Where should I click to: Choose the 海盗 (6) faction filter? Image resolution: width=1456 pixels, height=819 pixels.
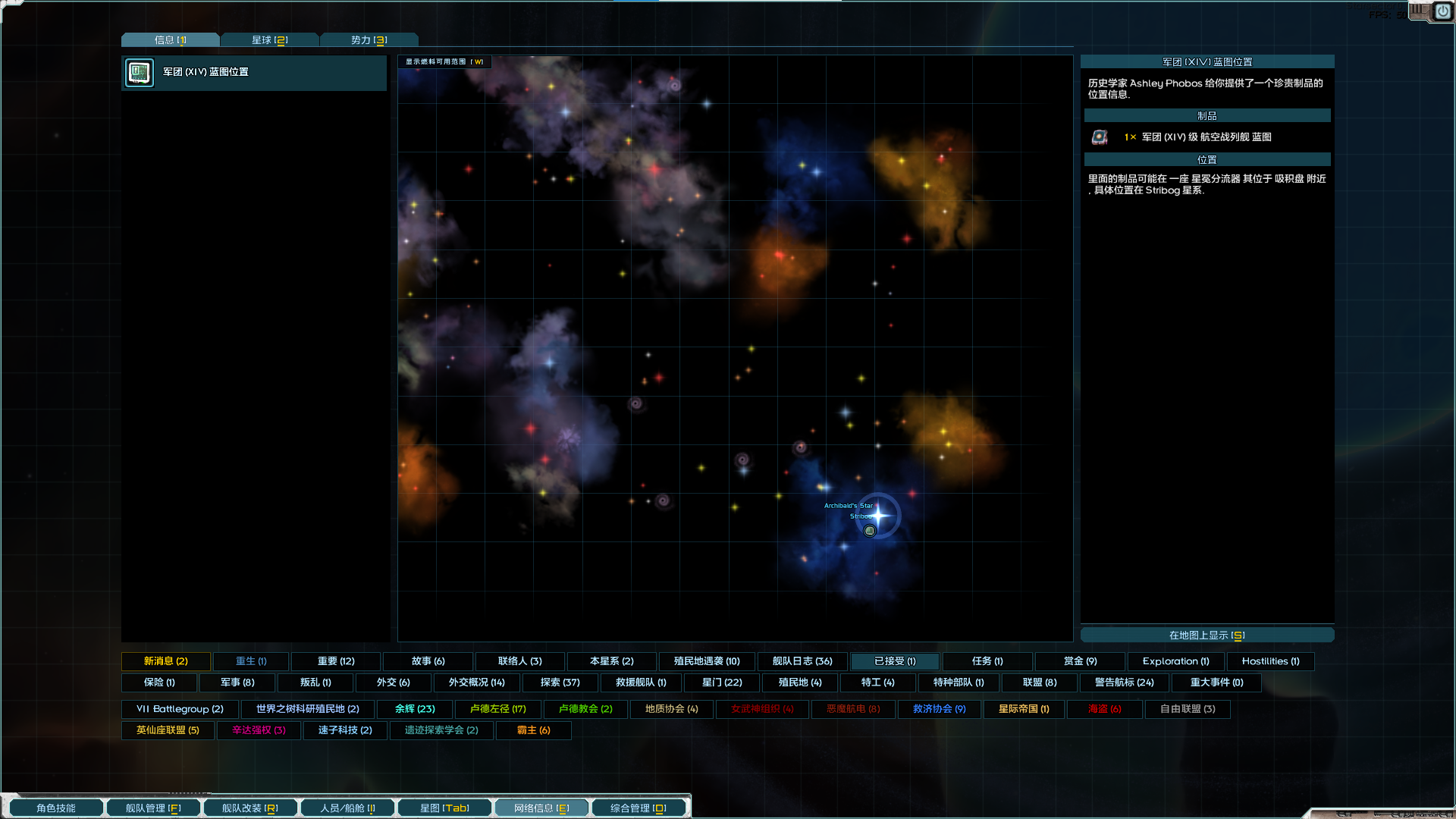click(1104, 709)
